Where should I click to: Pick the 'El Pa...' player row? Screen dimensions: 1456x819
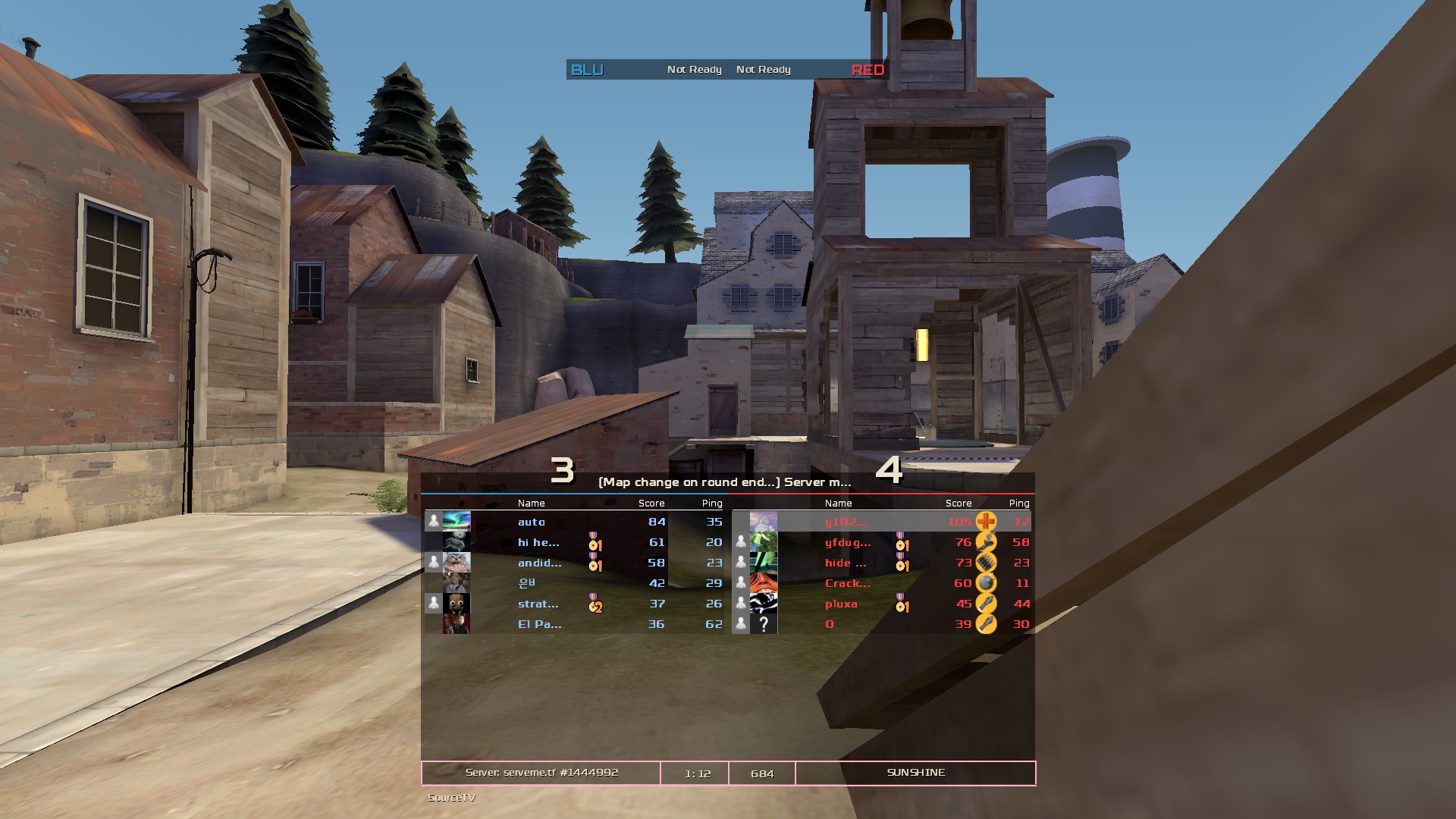pyautogui.click(x=539, y=624)
